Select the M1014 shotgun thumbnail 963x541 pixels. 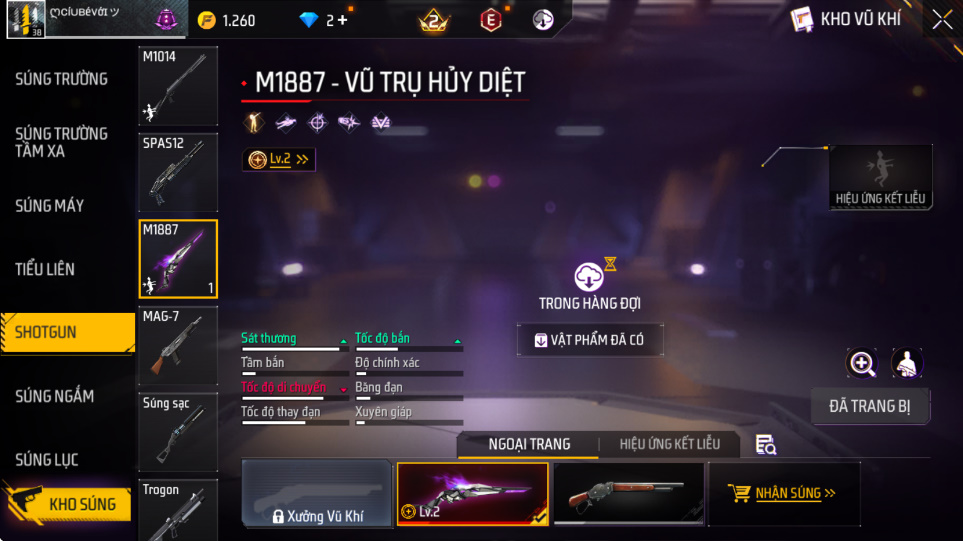click(178, 86)
